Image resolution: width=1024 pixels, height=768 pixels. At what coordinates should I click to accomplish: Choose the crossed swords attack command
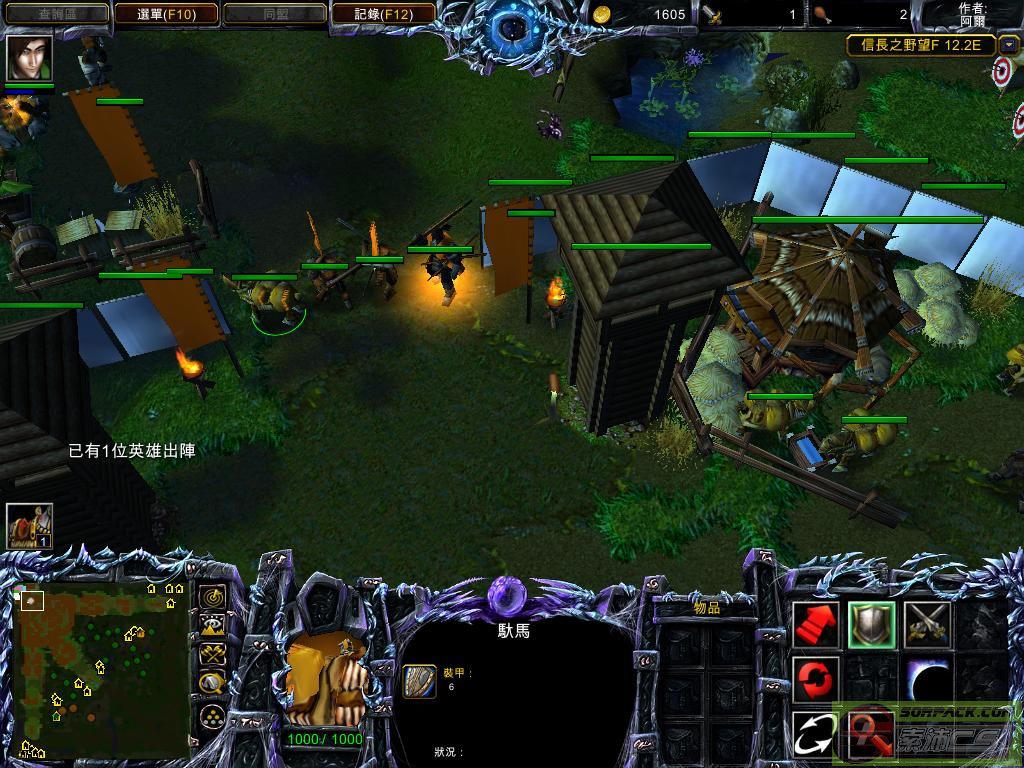tap(926, 626)
